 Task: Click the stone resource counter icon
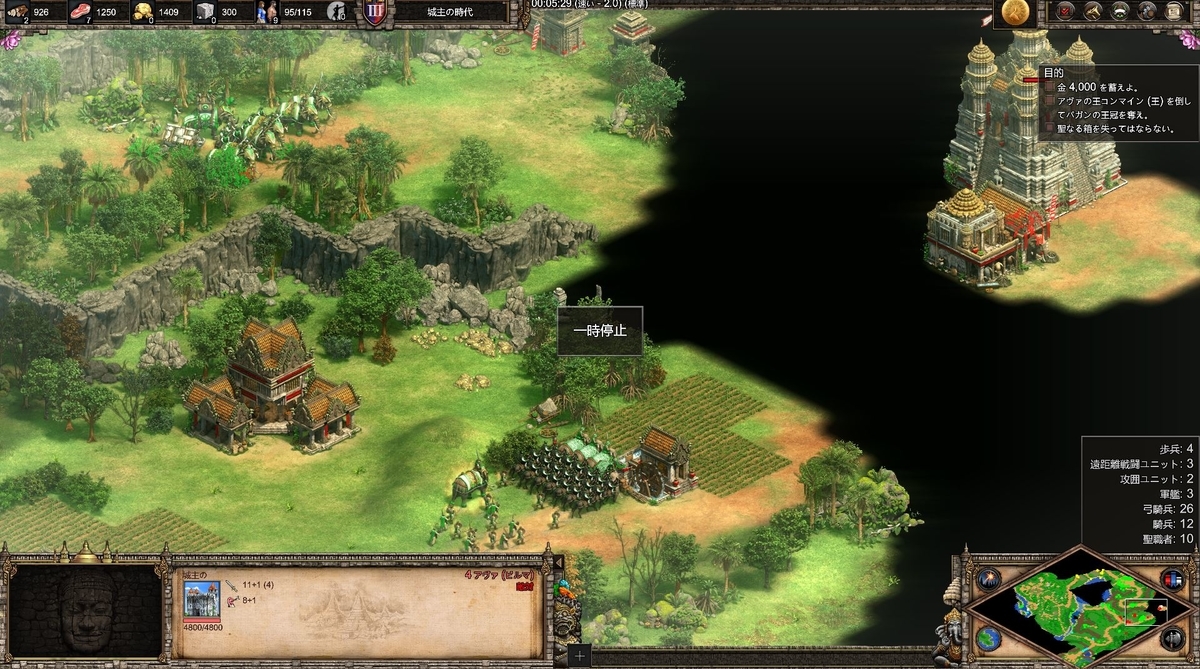click(204, 12)
